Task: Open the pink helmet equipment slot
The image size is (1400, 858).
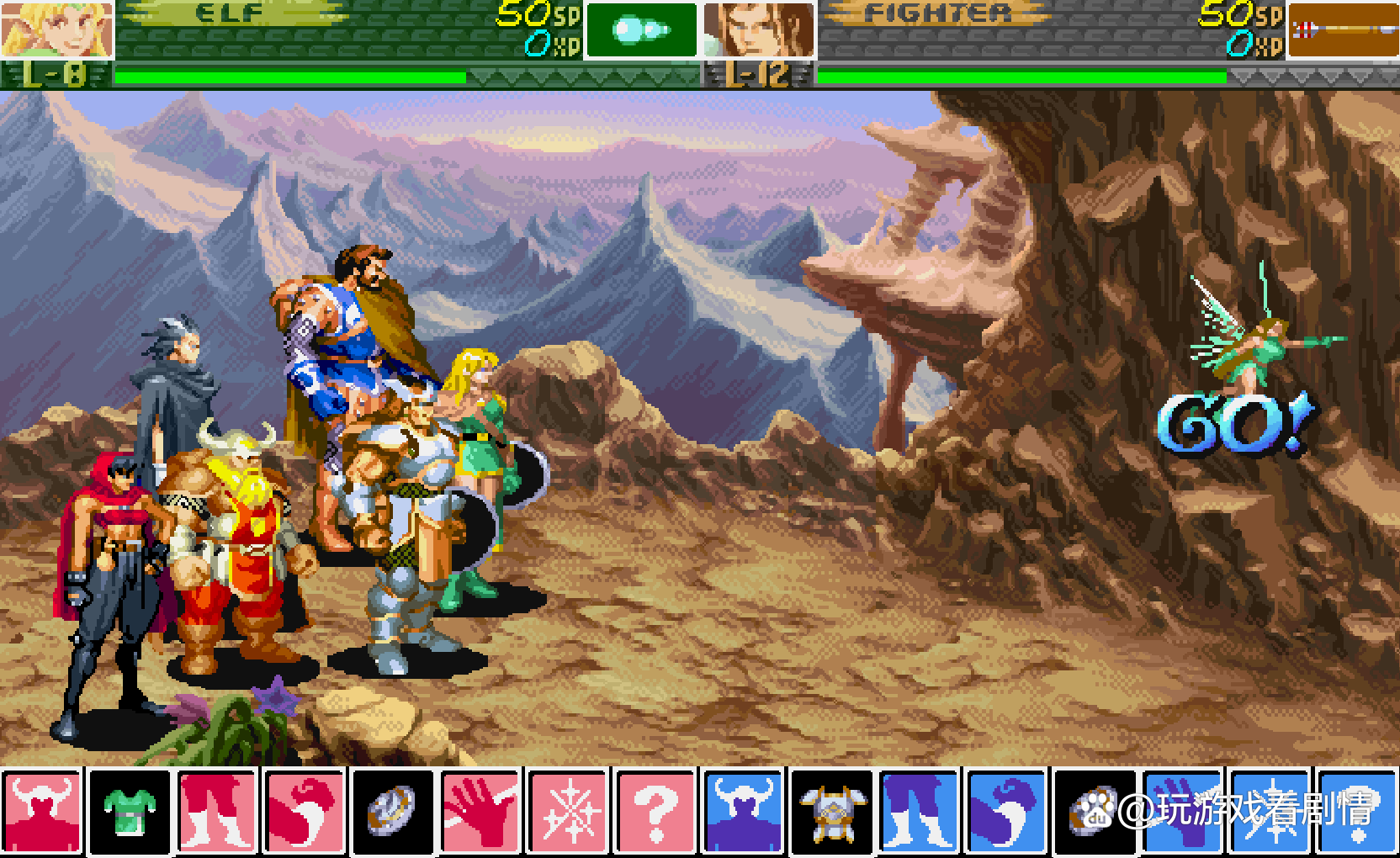Action: 43,811
